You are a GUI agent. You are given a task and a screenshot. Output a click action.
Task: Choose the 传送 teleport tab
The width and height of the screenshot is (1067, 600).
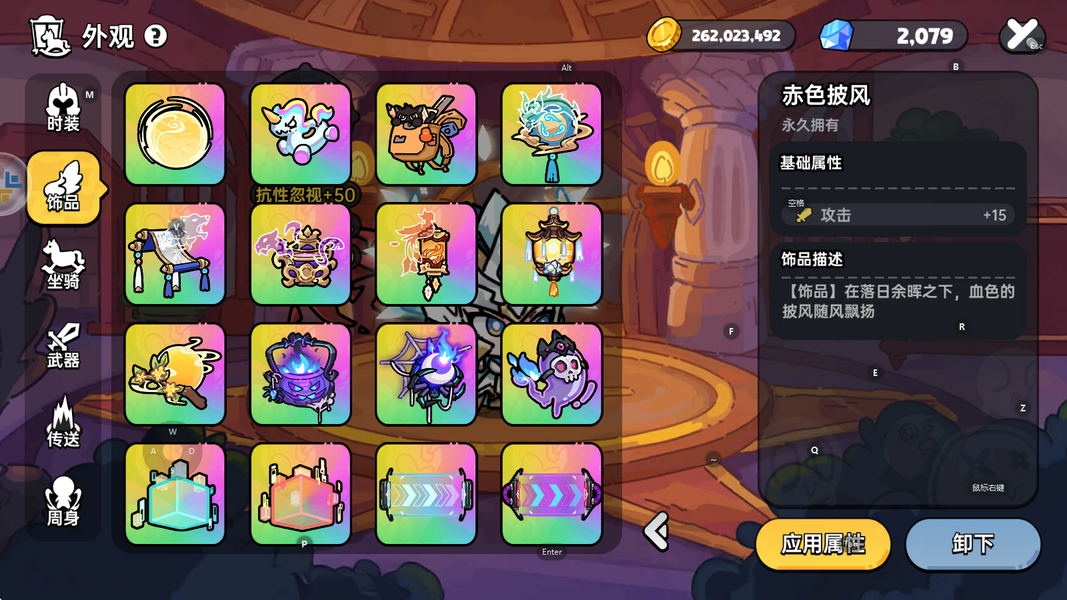click(63, 423)
